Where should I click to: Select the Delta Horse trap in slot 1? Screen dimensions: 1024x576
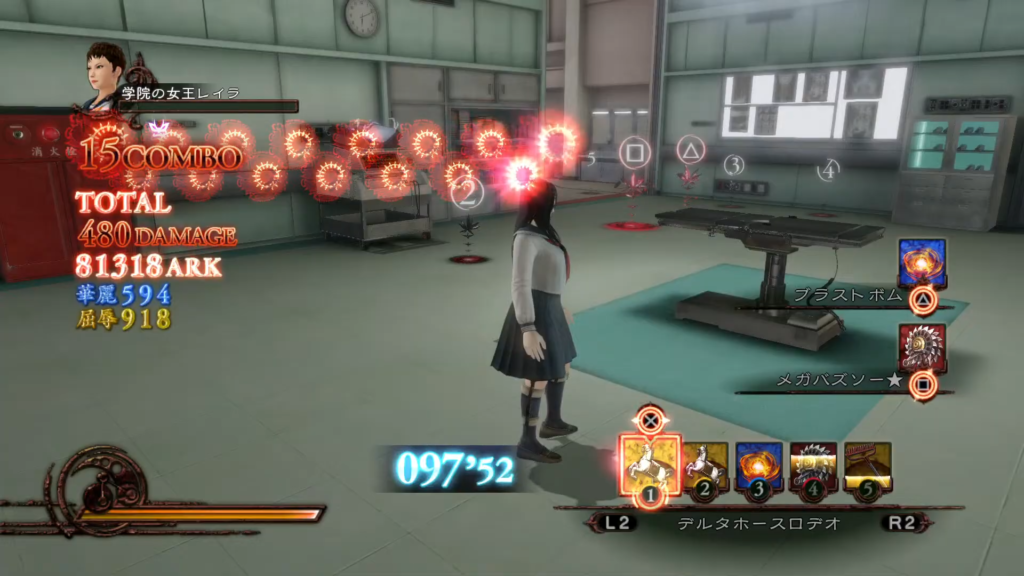tap(650, 464)
